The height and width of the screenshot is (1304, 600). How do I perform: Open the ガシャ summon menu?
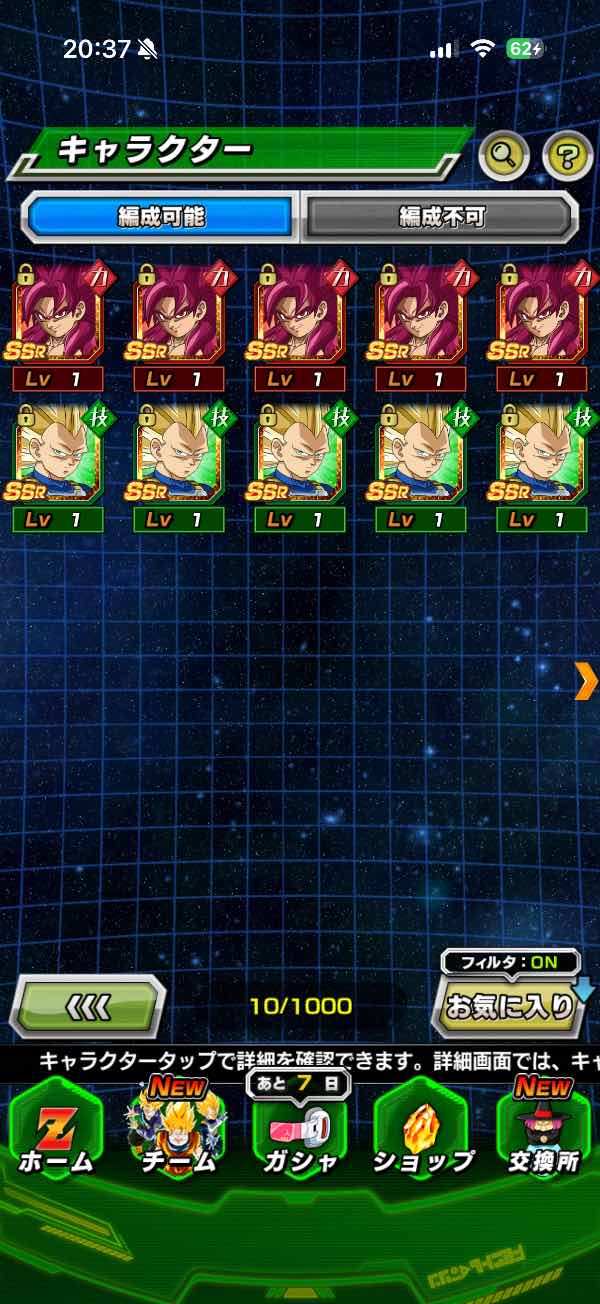click(x=299, y=1135)
